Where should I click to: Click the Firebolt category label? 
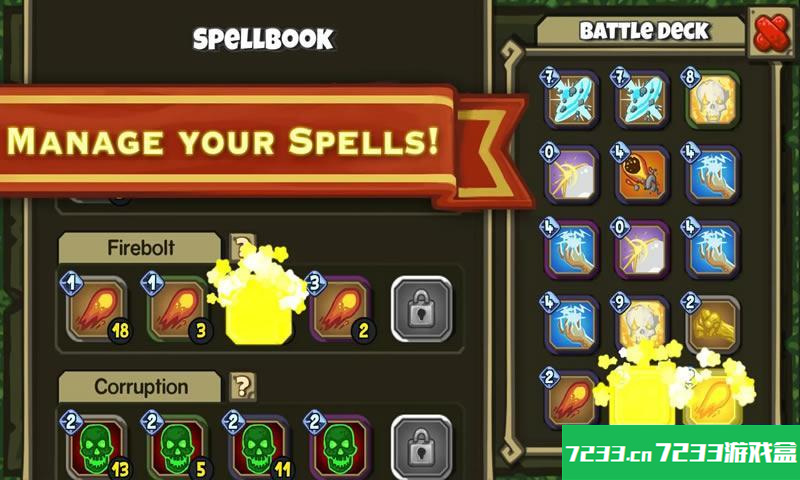click(140, 247)
